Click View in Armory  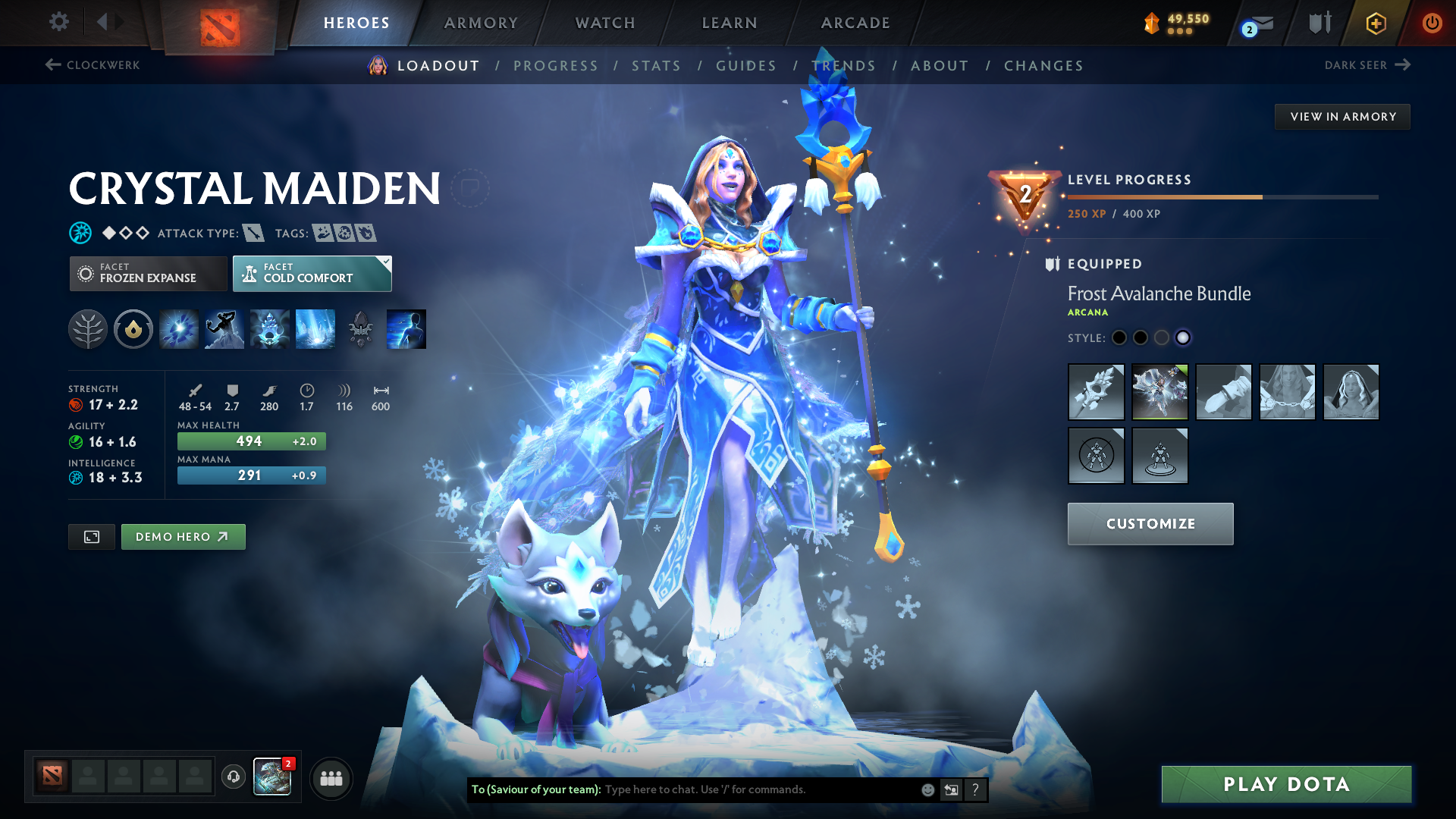pos(1342,116)
